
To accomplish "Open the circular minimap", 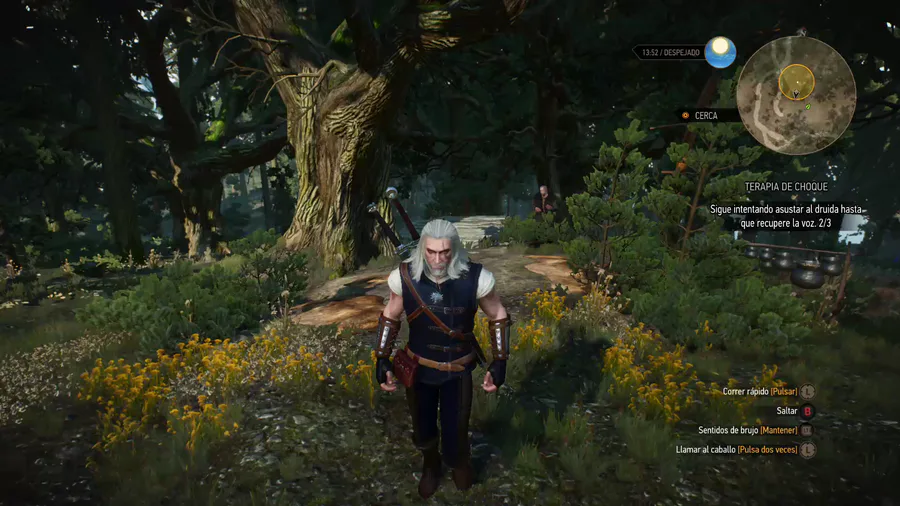I will point(795,95).
